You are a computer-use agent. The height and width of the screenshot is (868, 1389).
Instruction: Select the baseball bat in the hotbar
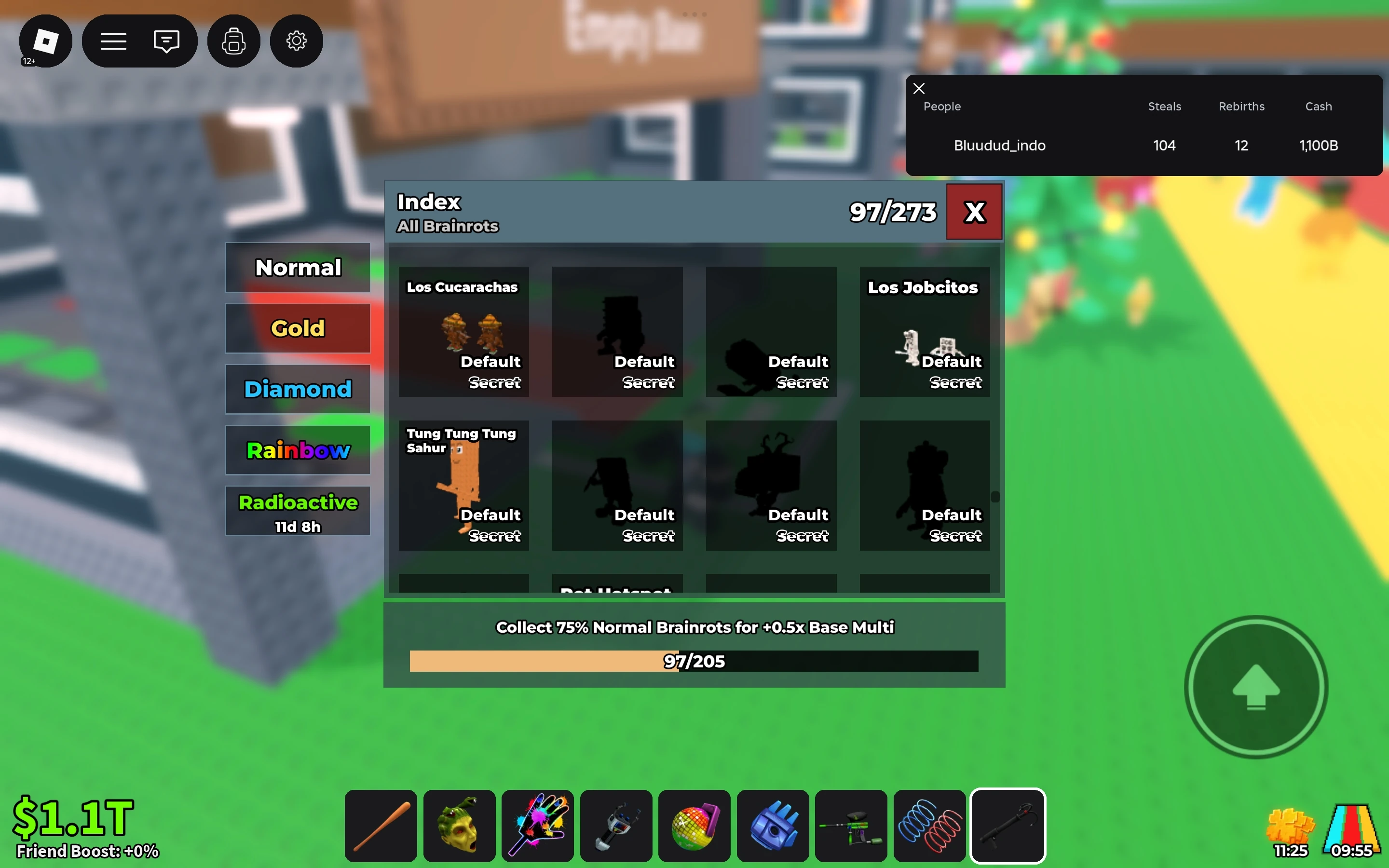(381, 826)
